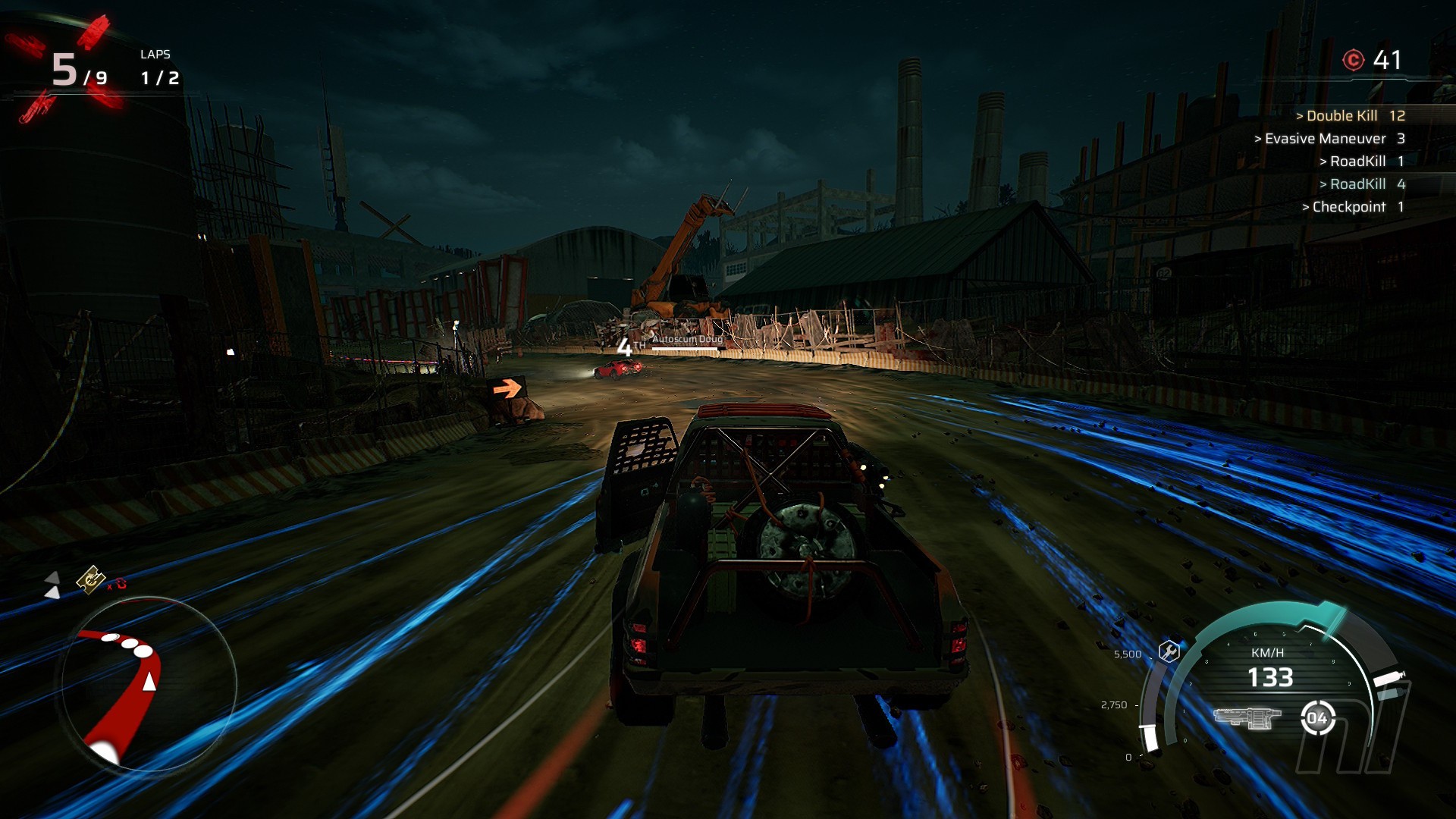
Task: Click the red credits coin icon
Action: point(1354,60)
